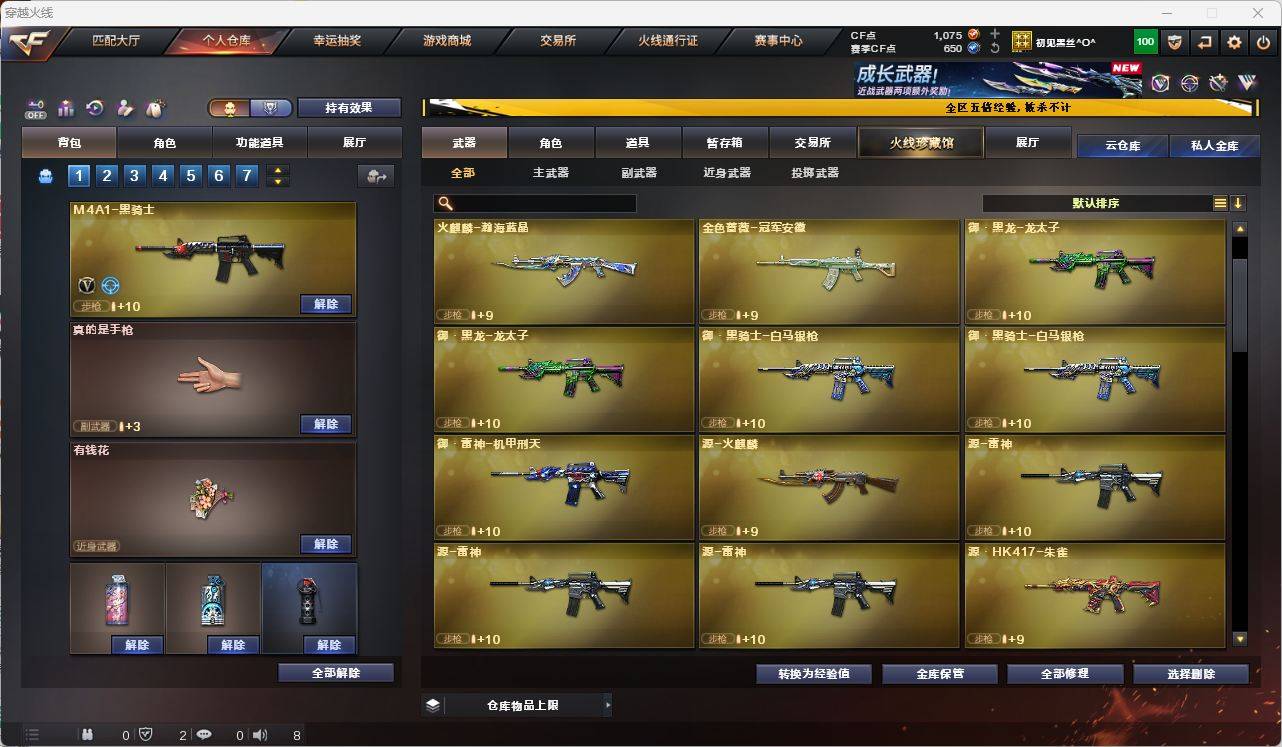This screenshot has width=1282, height=747.
Task: Click the list sort icon beside 默认排序
Action: 1220,202
